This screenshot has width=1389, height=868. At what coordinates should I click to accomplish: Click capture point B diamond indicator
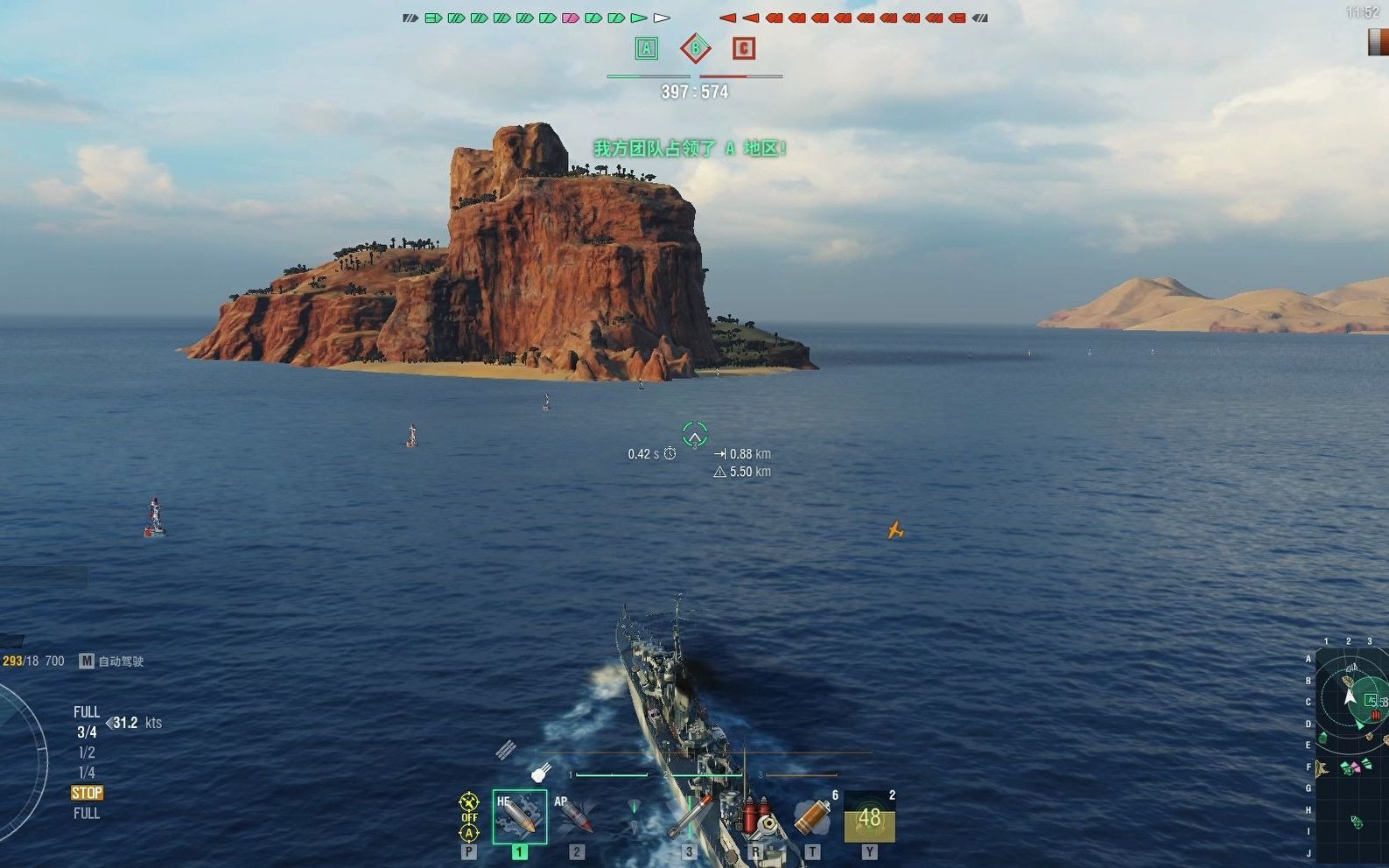695,48
